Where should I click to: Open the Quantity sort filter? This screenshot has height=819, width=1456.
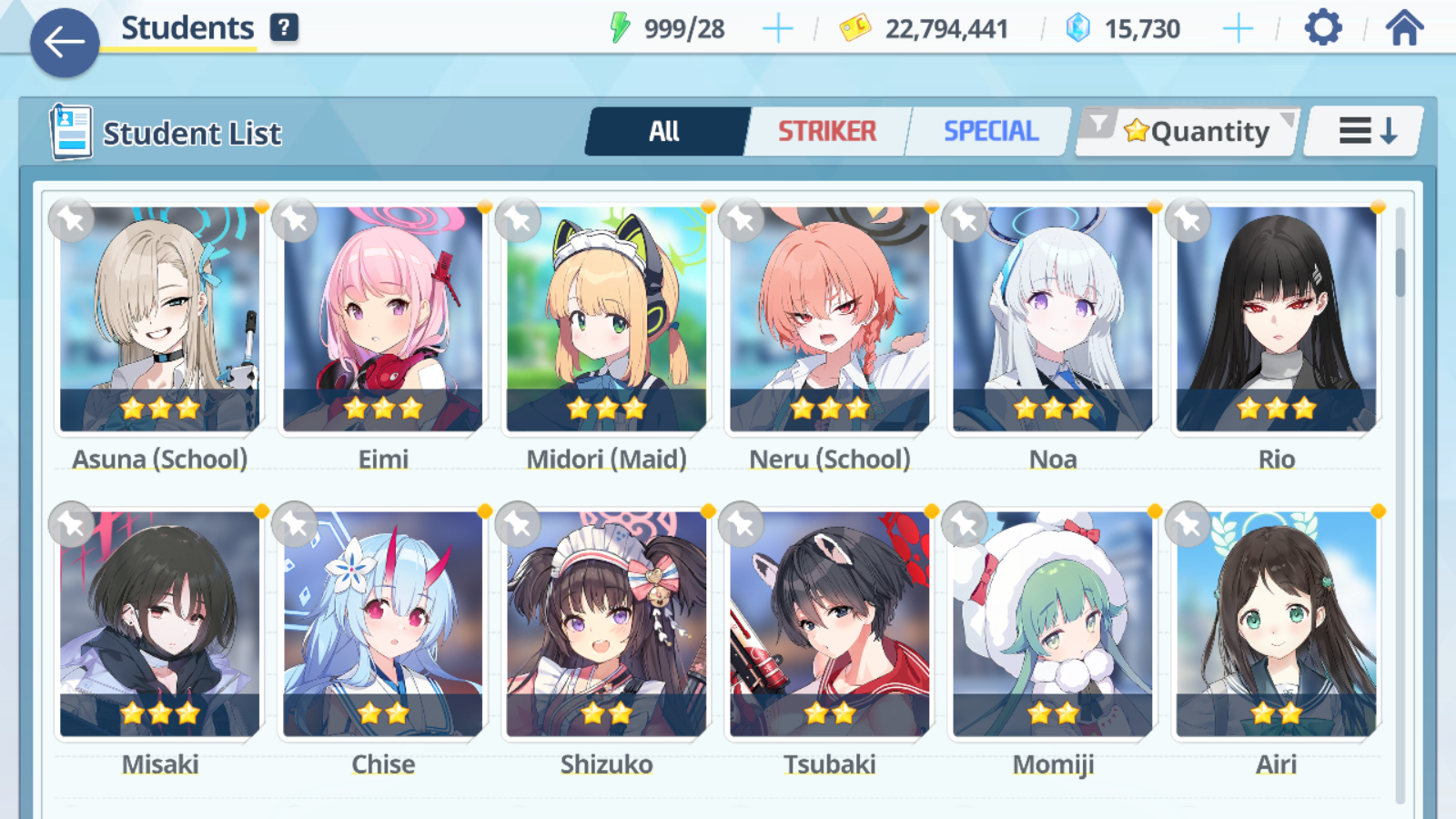(x=1188, y=132)
